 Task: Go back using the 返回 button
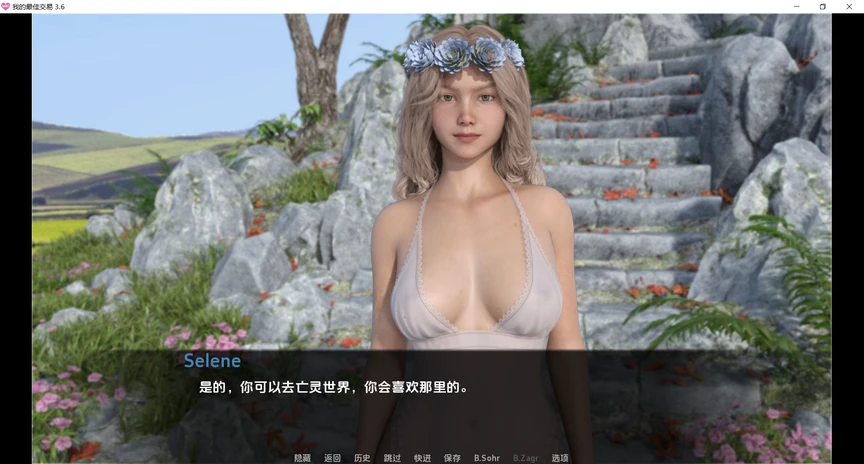point(332,458)
